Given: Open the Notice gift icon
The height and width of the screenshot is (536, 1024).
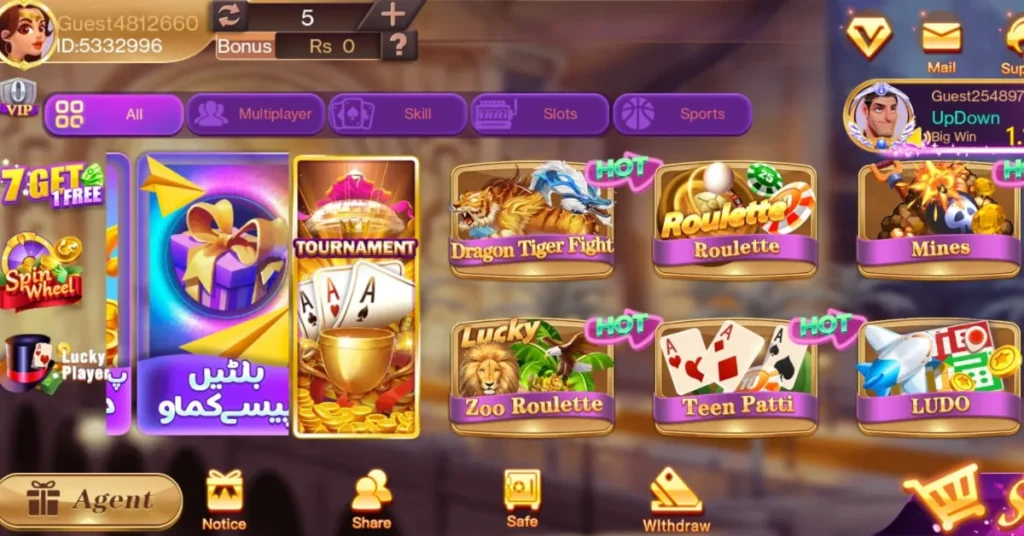Looking at the screenshot, I should coord(224,498).
